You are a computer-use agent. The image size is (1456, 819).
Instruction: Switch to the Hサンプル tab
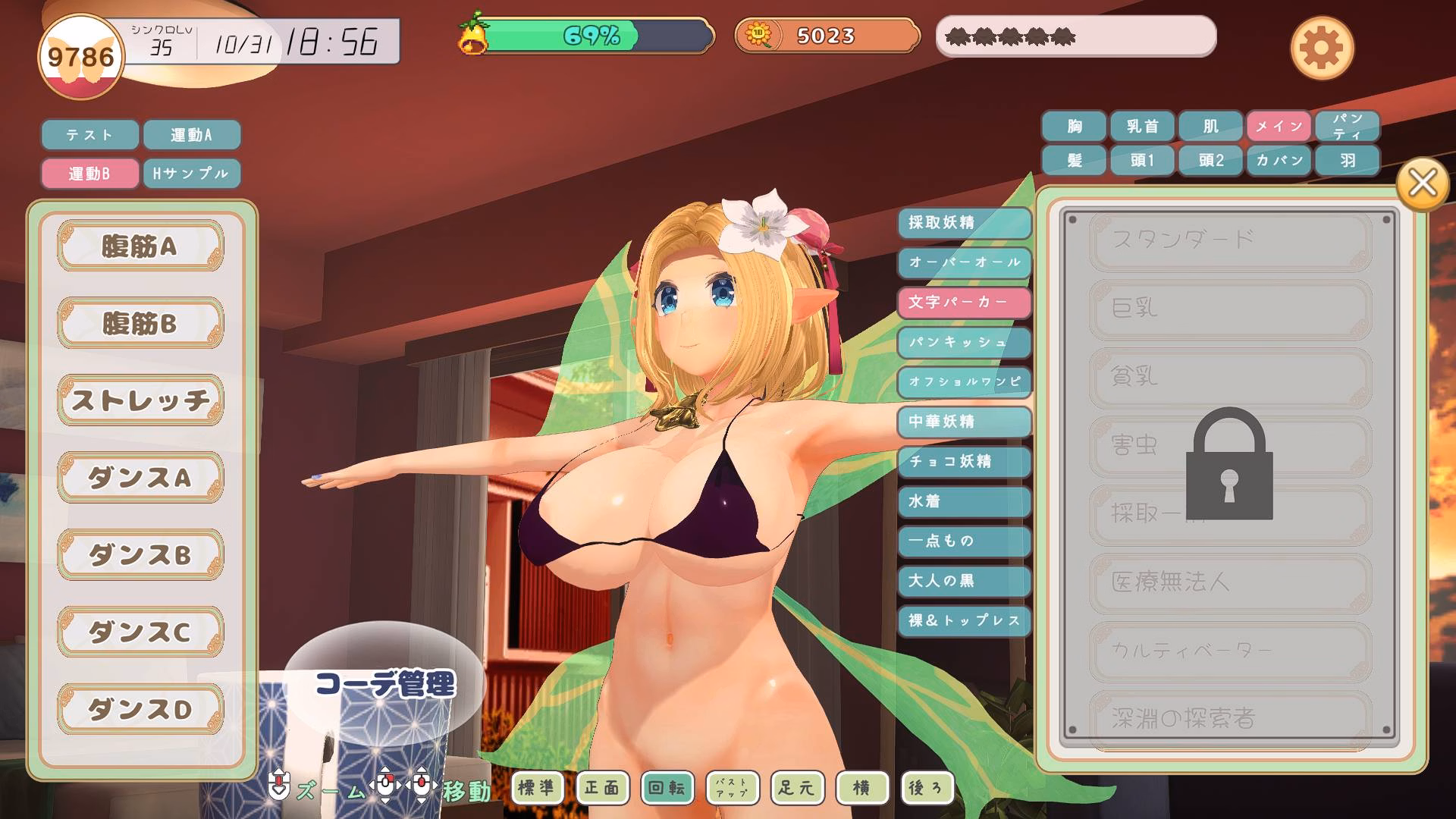click(191, 174)
